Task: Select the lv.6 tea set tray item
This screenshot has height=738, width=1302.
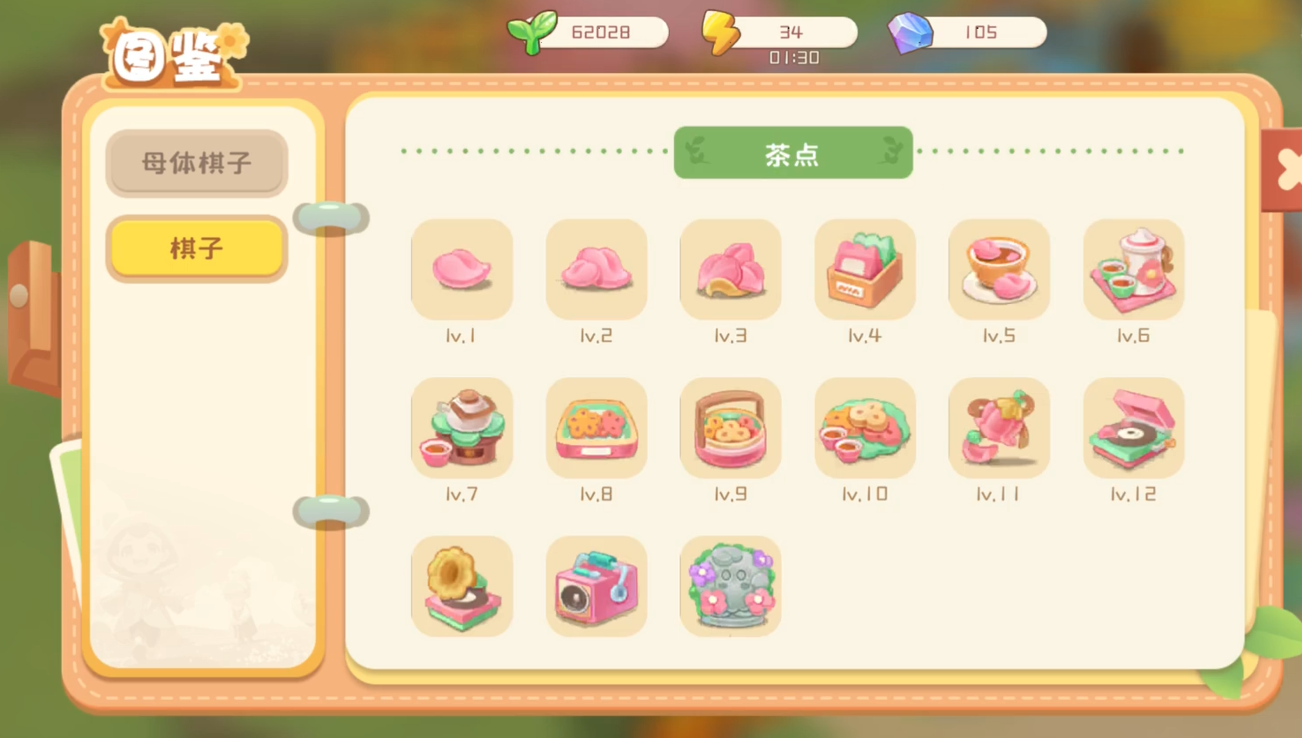Action: click(x=1133, y=270)
